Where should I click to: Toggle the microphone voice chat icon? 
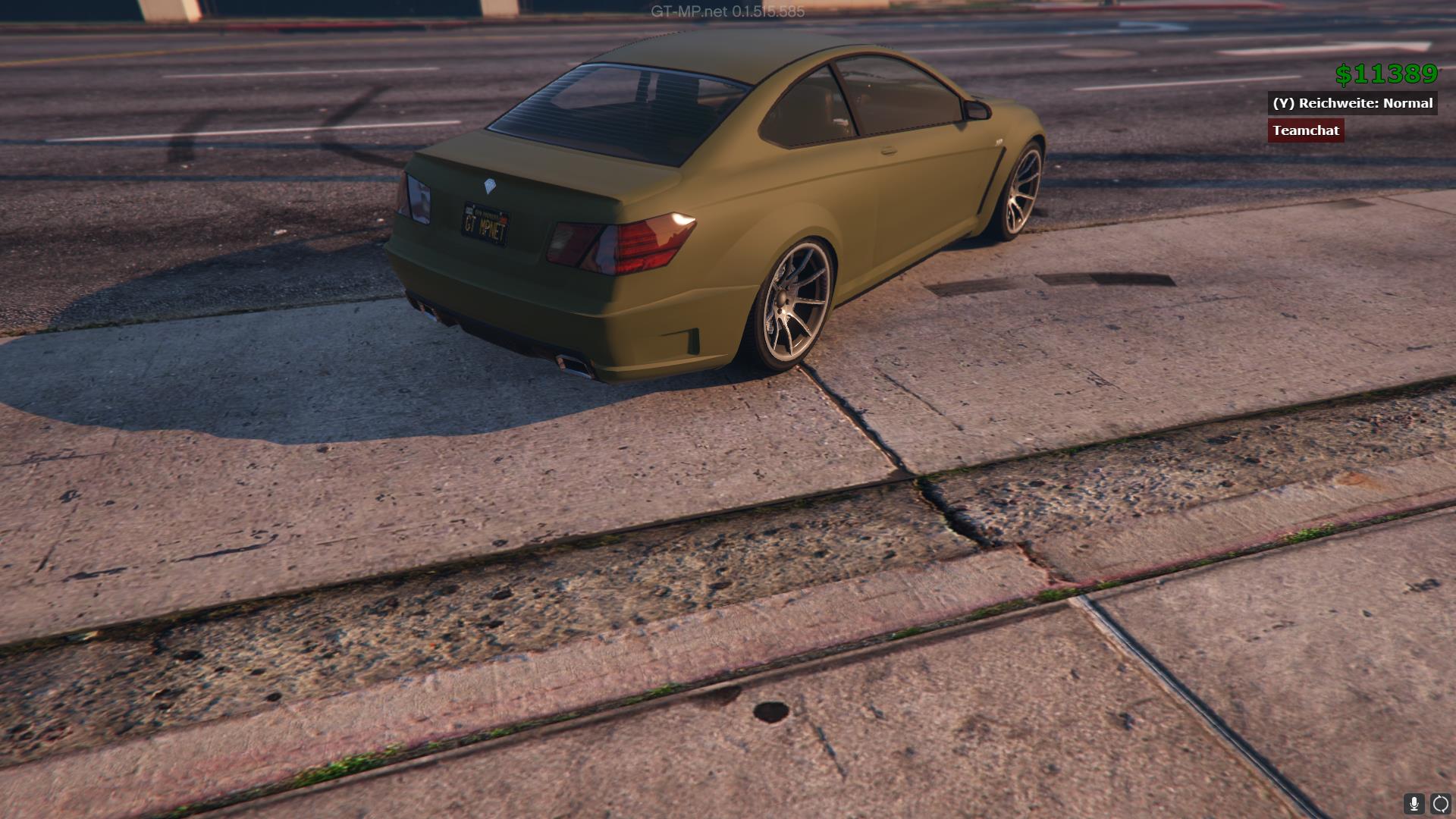(1414, 804)
